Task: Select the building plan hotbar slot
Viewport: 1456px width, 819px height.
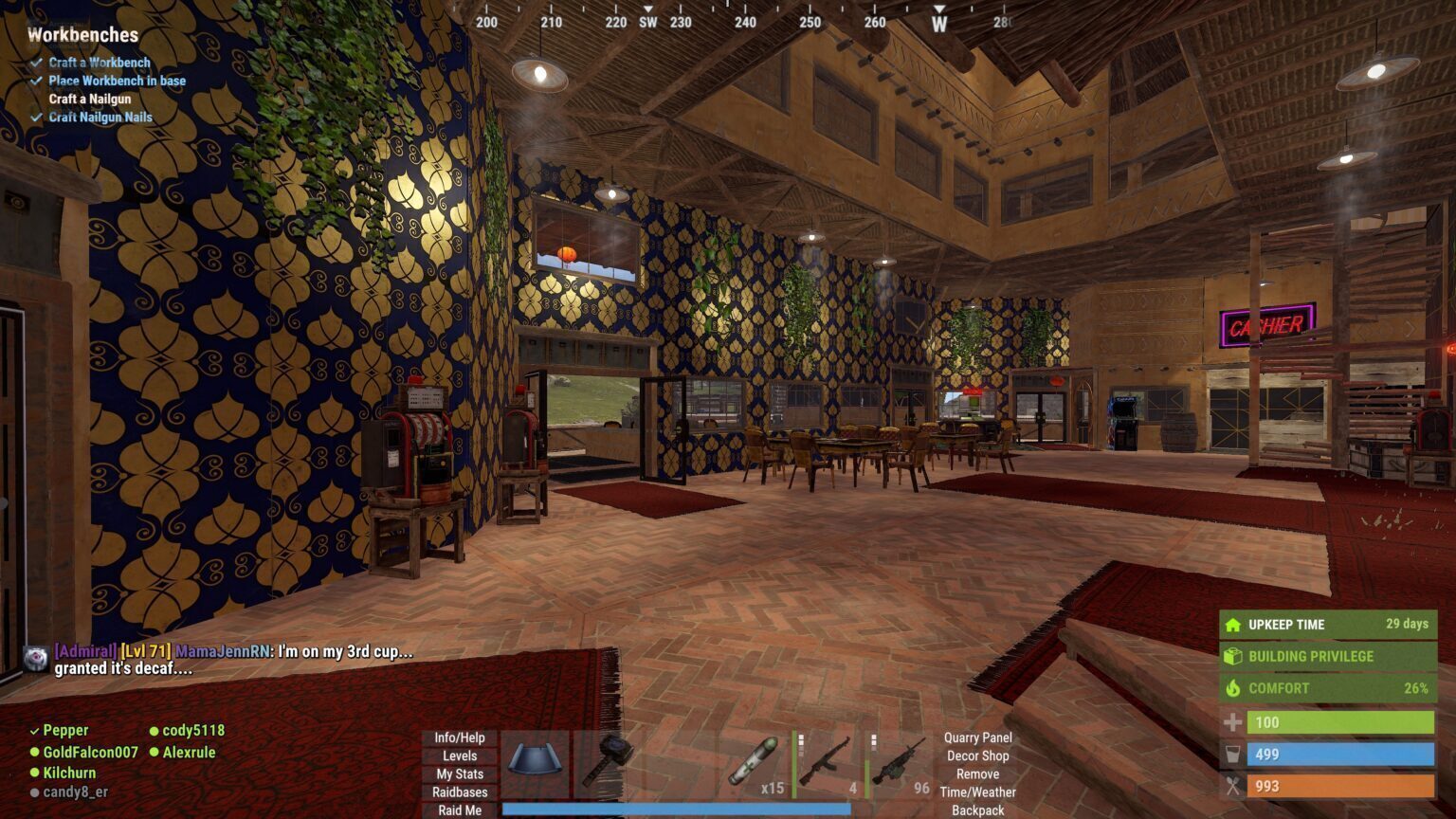Action: point(535,763)
